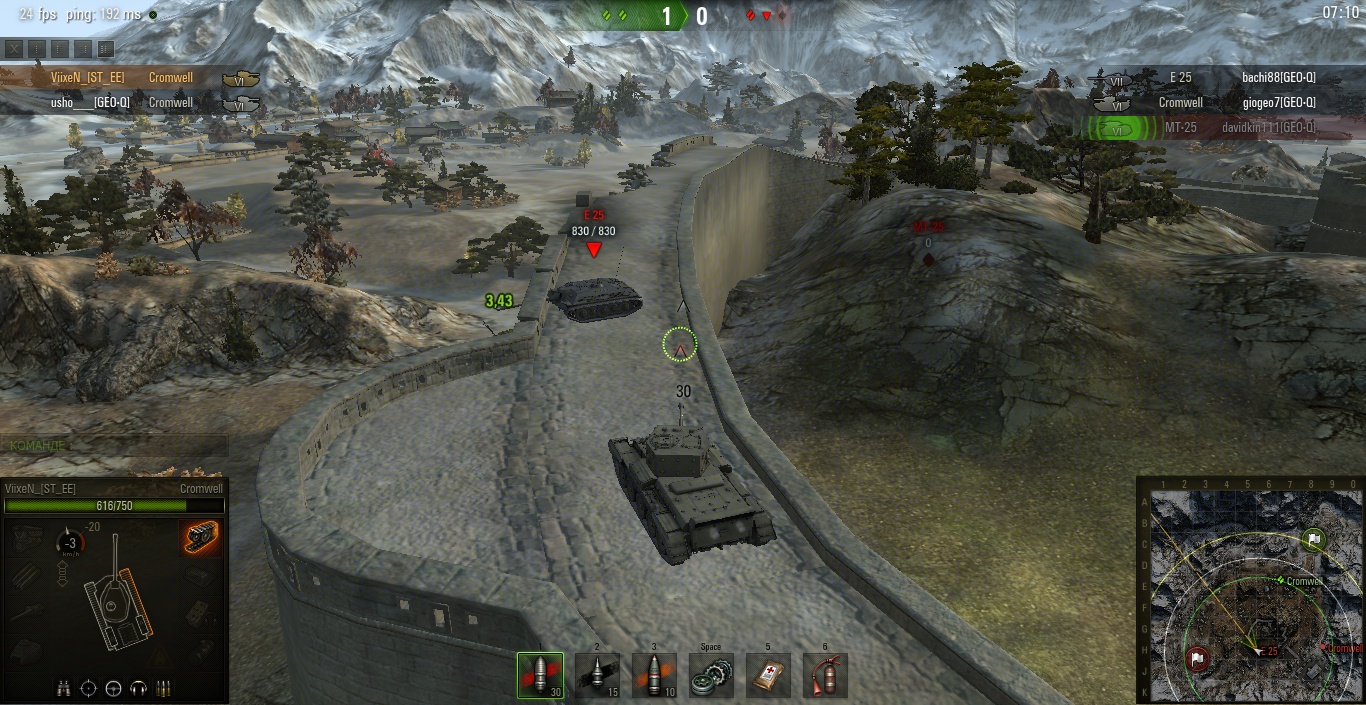Use the repair kit gears consumable
This screenshot has height=705, width=1366.
(x=711, y=675)
